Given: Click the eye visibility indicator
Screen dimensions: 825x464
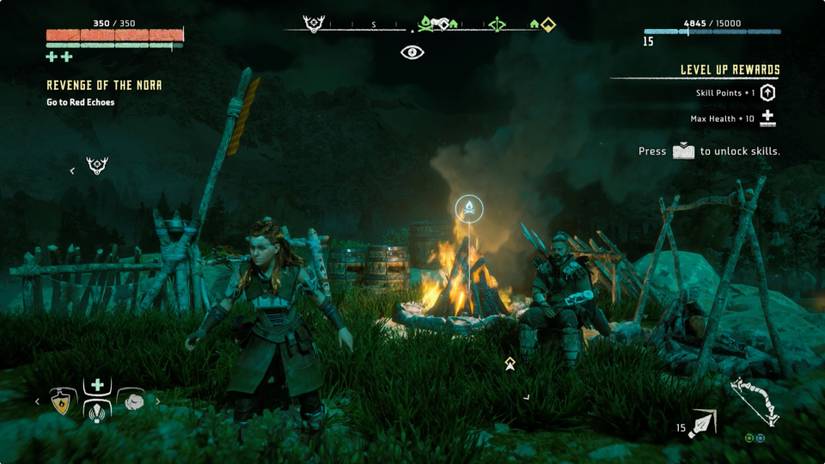Looking at the screenshot, I should pyautogui.click(x=413, y=52).
